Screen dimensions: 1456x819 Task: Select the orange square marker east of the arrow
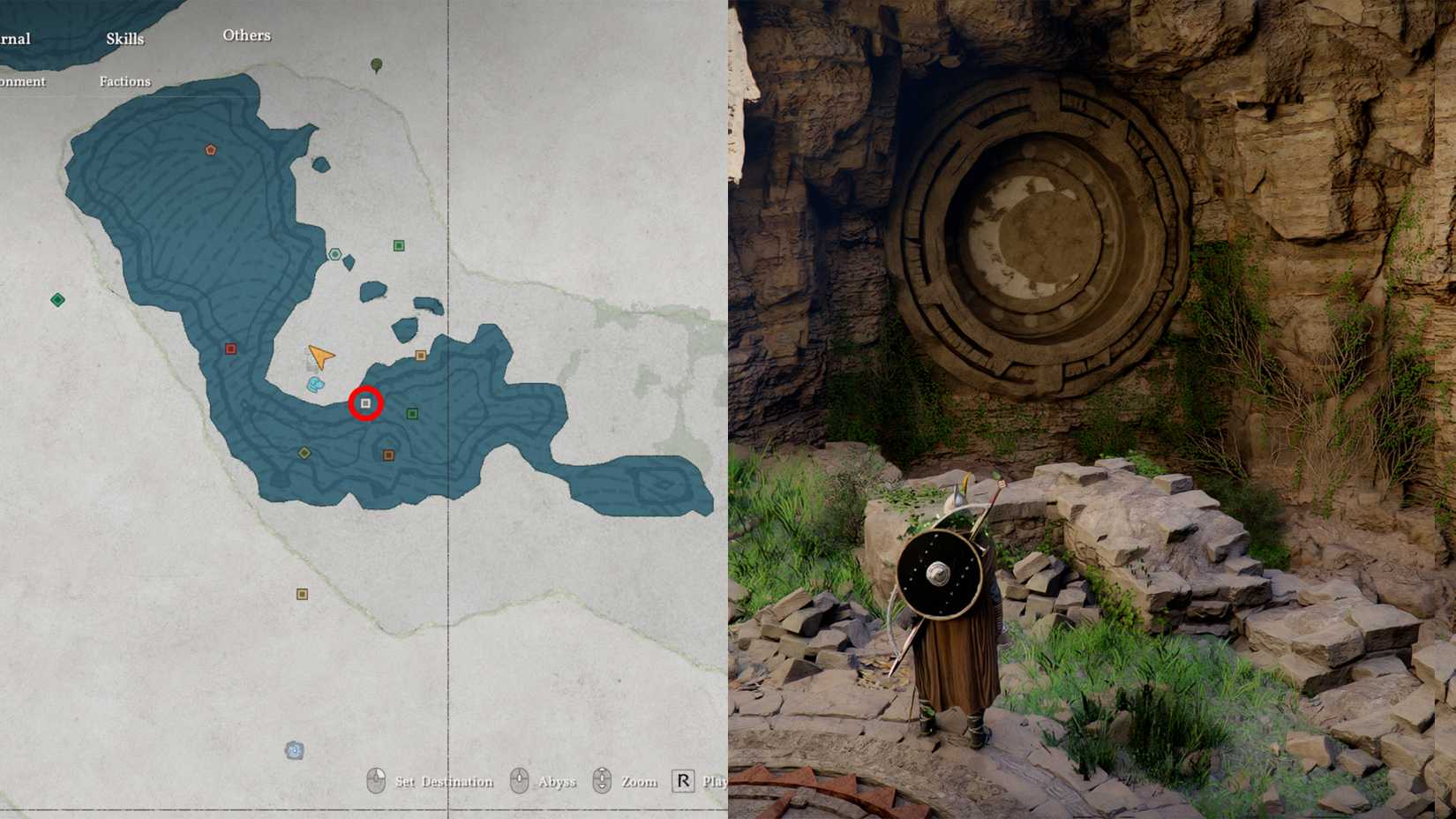(x=422, y=355)
